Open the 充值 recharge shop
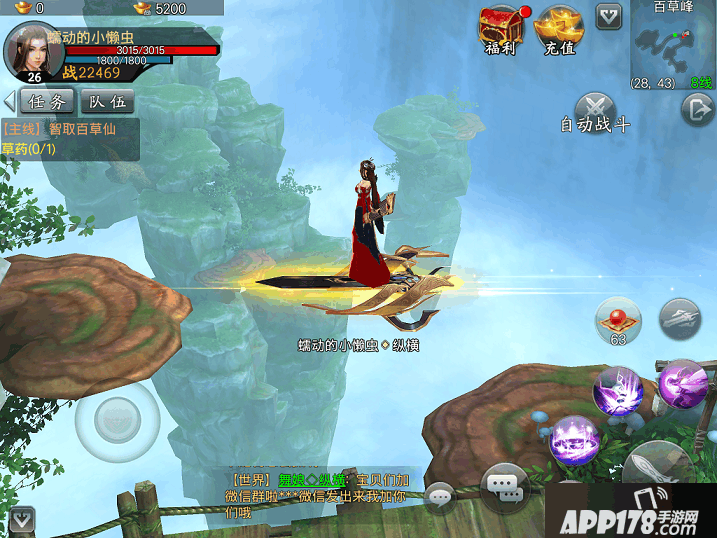 [561, 28]
